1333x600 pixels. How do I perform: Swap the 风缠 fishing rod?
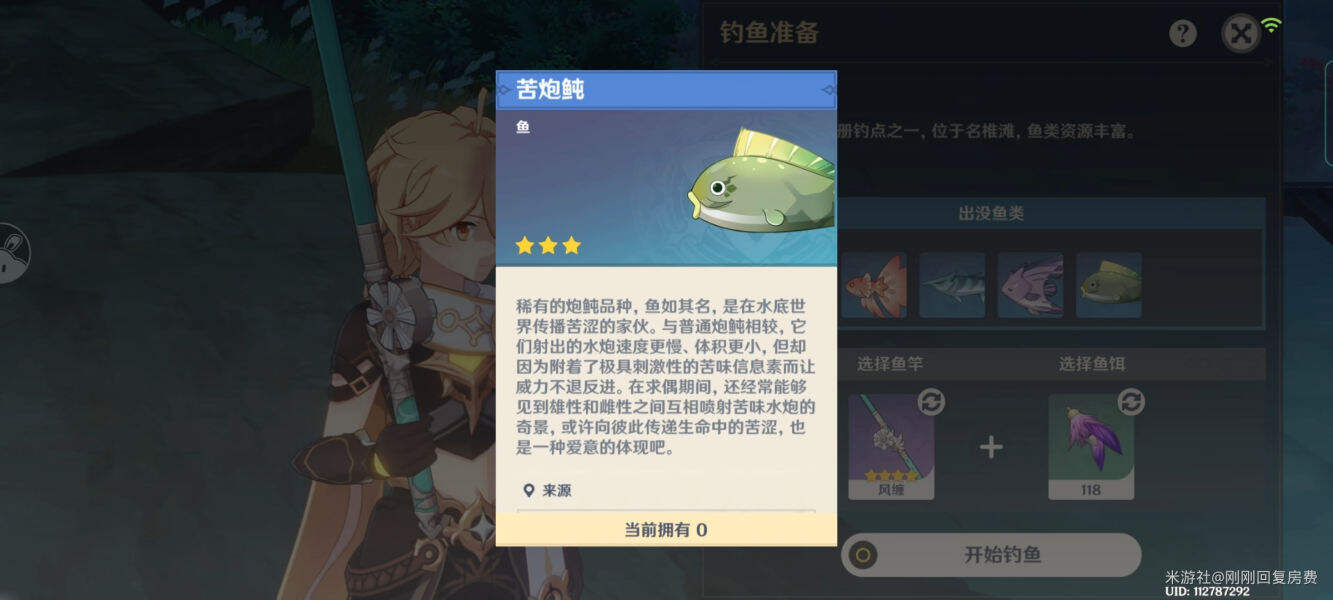coord(931,402)
